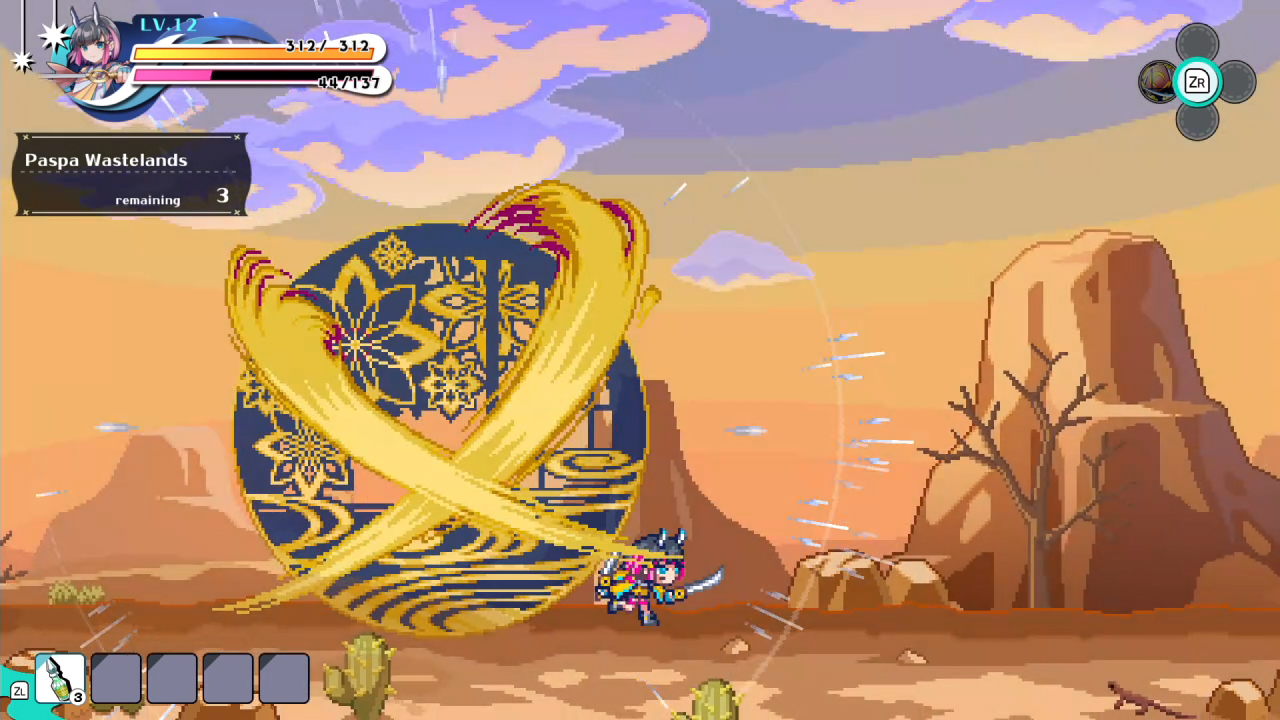This screenshot has width=1280, height=720.
Task: Click the LV.12 level label
Action: pyautogui.click(x=170, y=23)
